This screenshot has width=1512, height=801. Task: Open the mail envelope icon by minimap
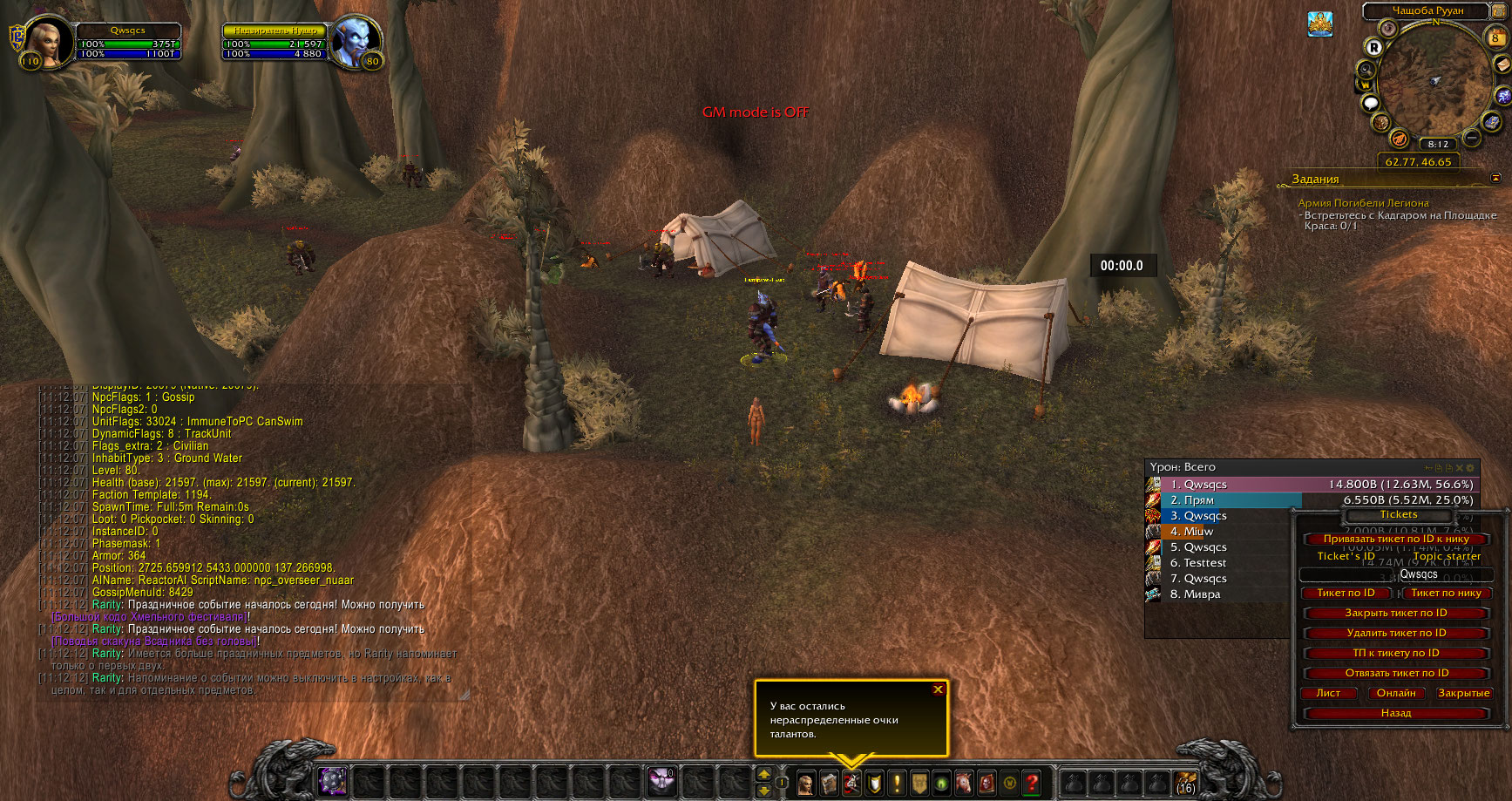pos(1503,64)
